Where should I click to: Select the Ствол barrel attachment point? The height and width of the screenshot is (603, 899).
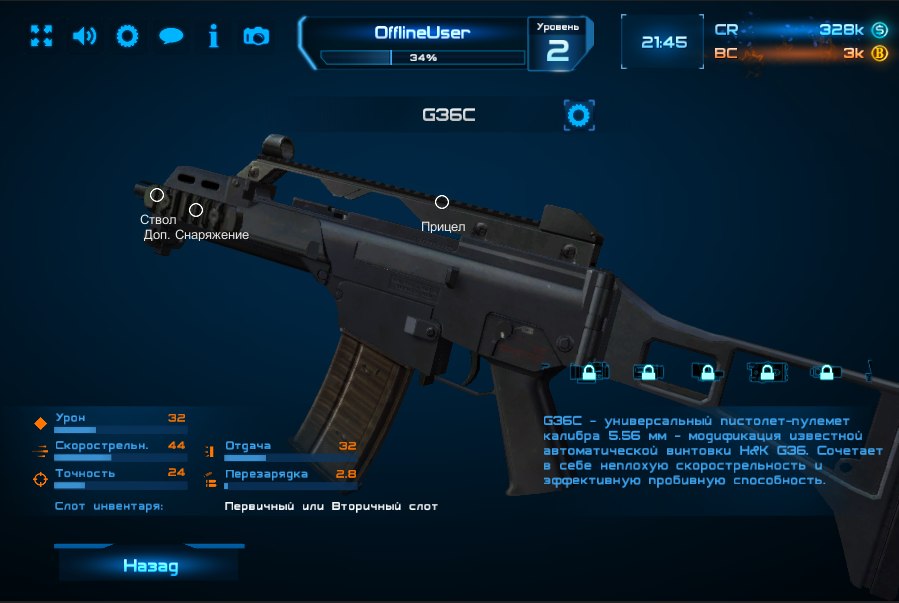tap(157, 195)
